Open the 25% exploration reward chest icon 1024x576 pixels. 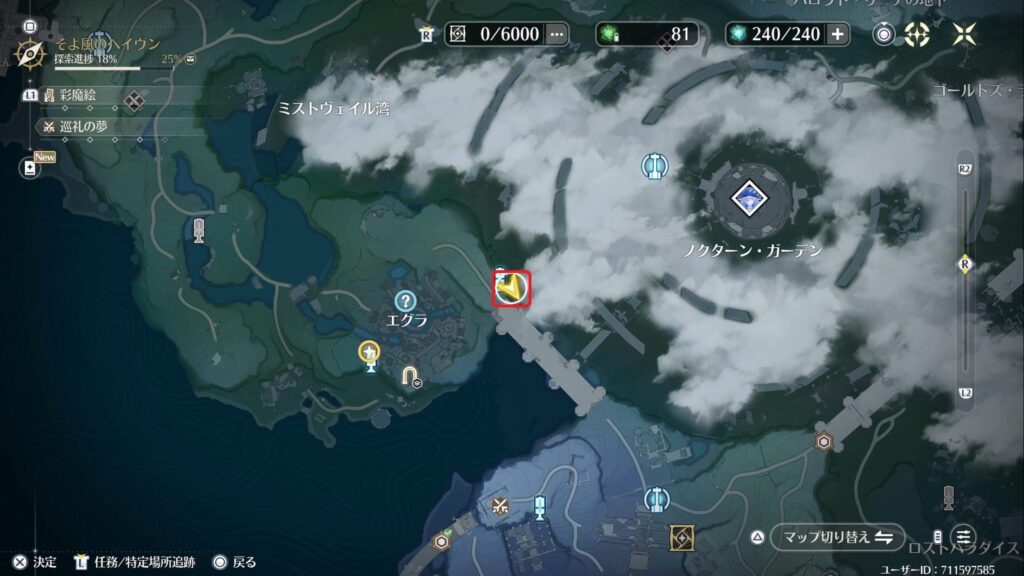coord(191,59)
